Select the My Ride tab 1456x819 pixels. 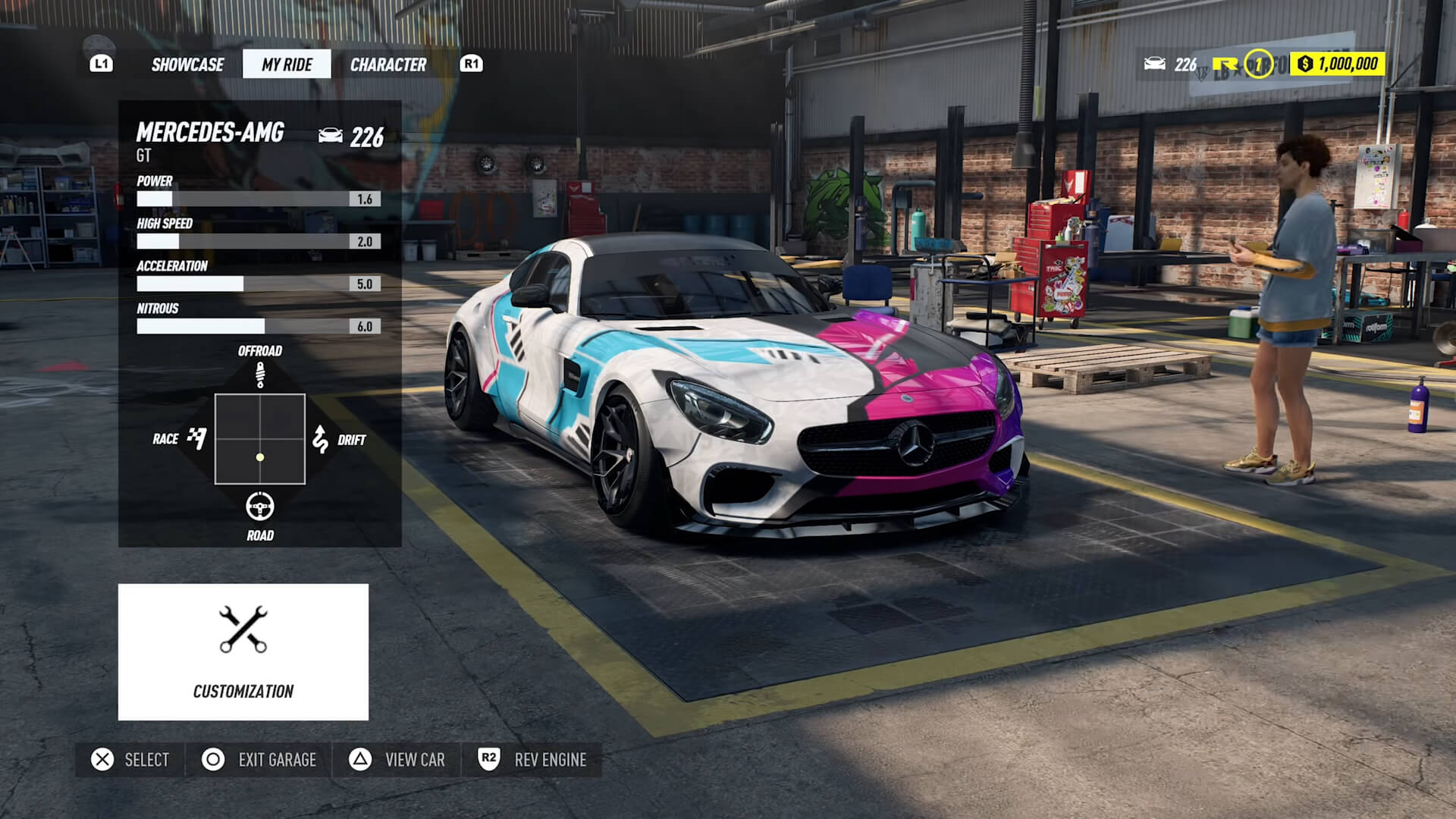(x=286, y=64)
